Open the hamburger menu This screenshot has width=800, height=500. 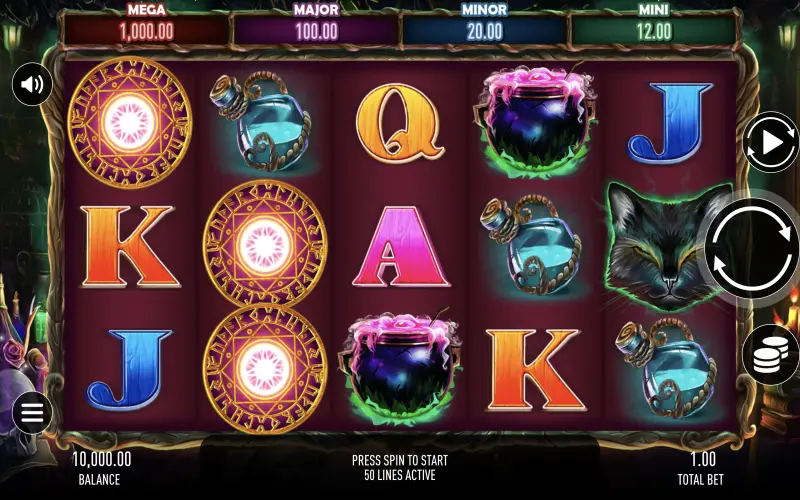(x=32, y=412)
